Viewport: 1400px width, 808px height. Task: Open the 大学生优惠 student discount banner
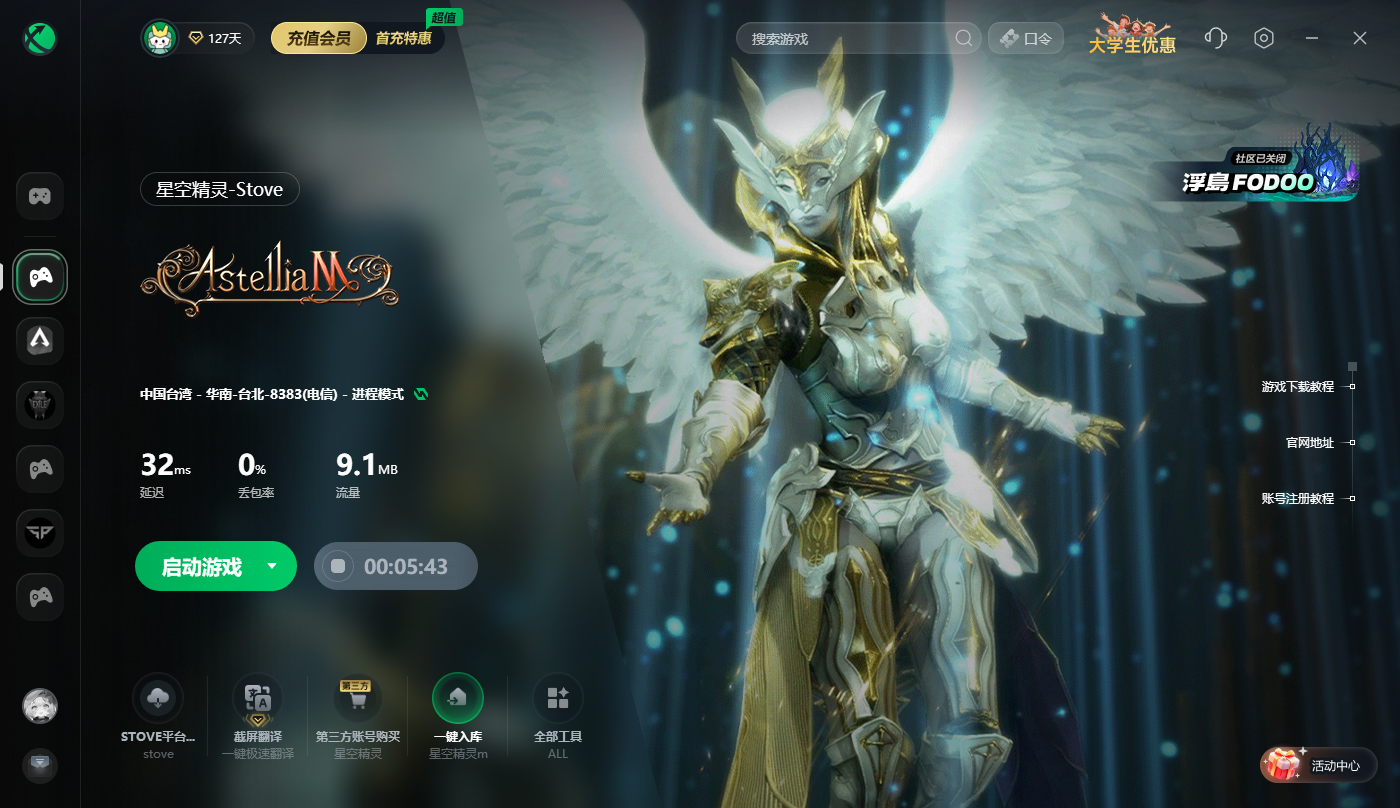click(1132, 36)
